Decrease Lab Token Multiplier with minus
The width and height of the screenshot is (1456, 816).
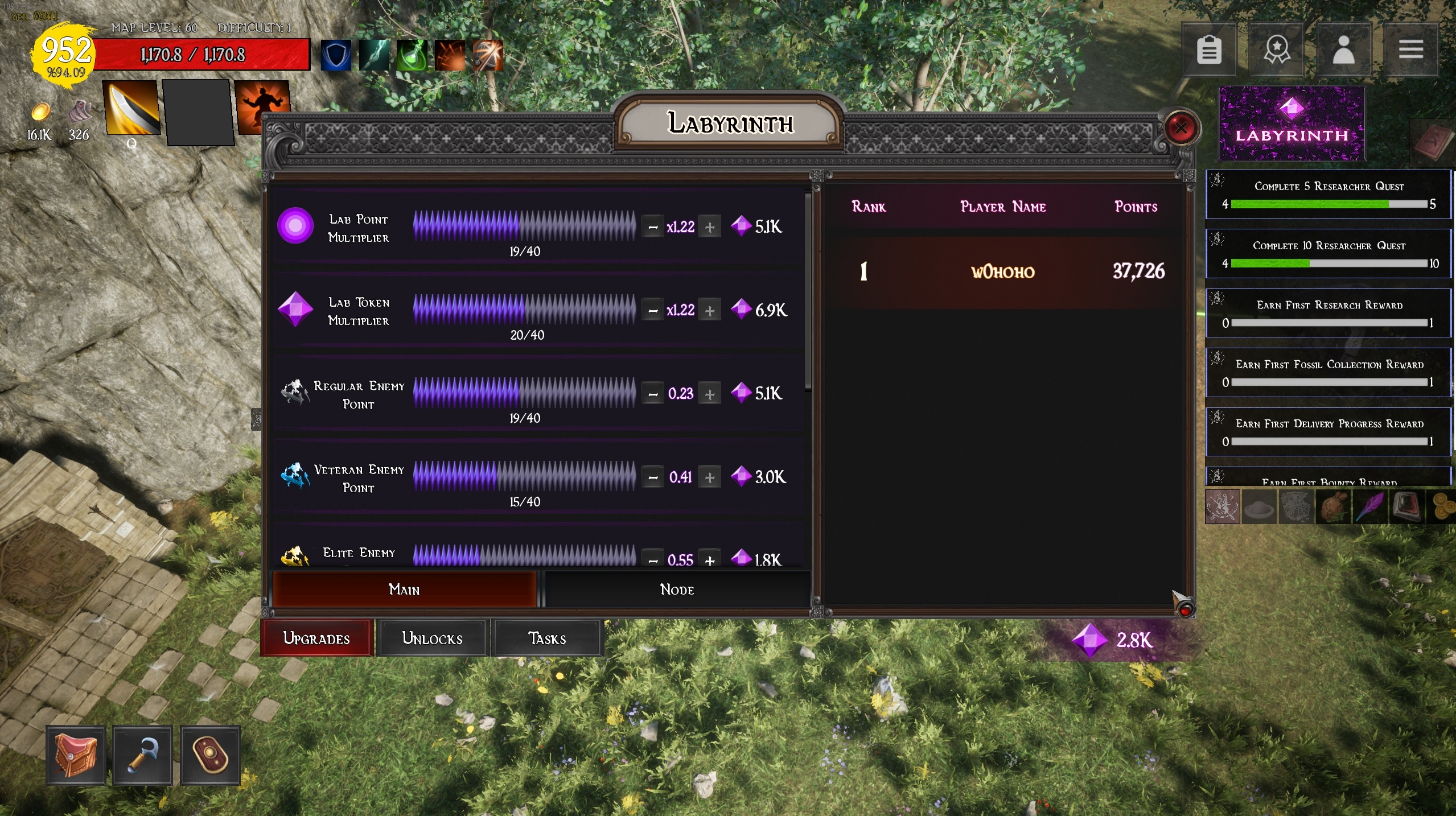point(653,311)
